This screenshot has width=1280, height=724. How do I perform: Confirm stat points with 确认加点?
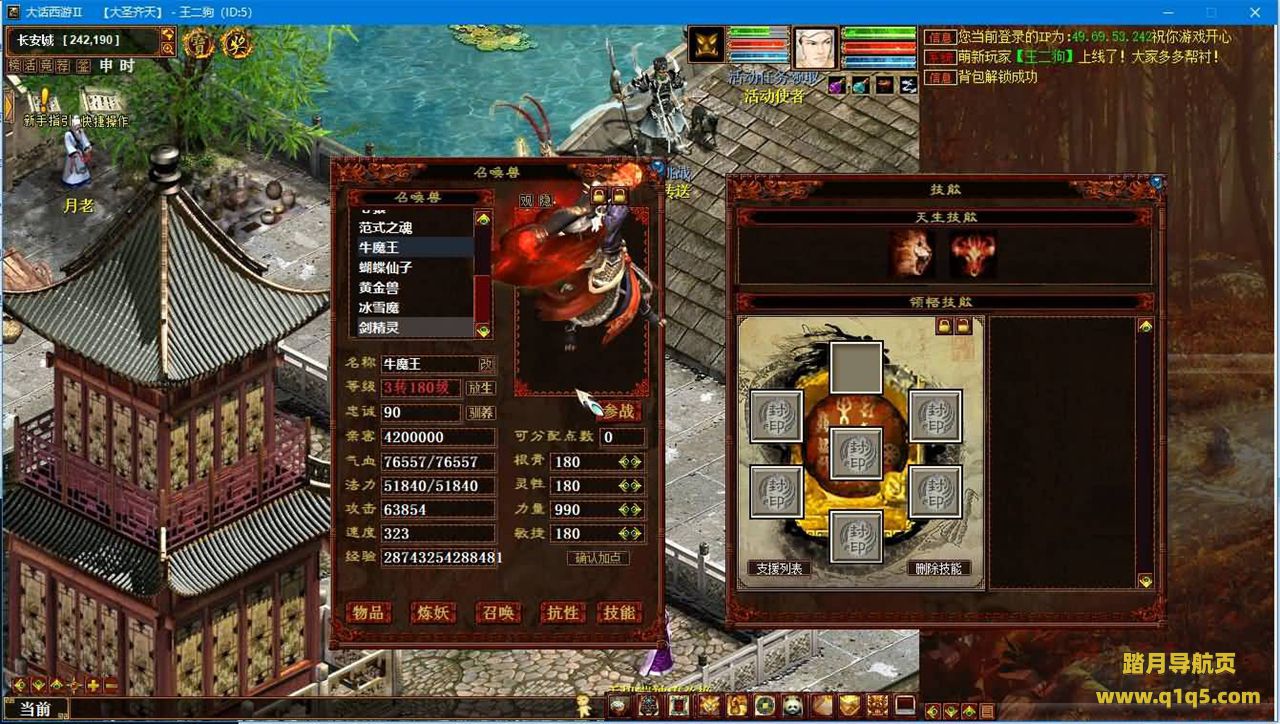[x=598, y=558]
